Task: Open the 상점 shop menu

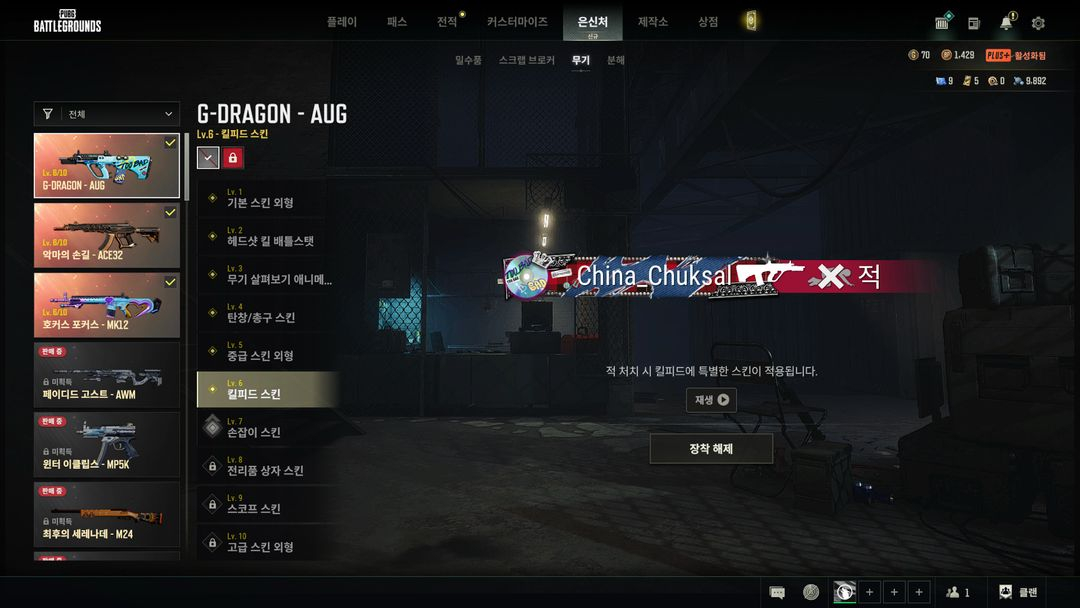Action: pos(708,22)
